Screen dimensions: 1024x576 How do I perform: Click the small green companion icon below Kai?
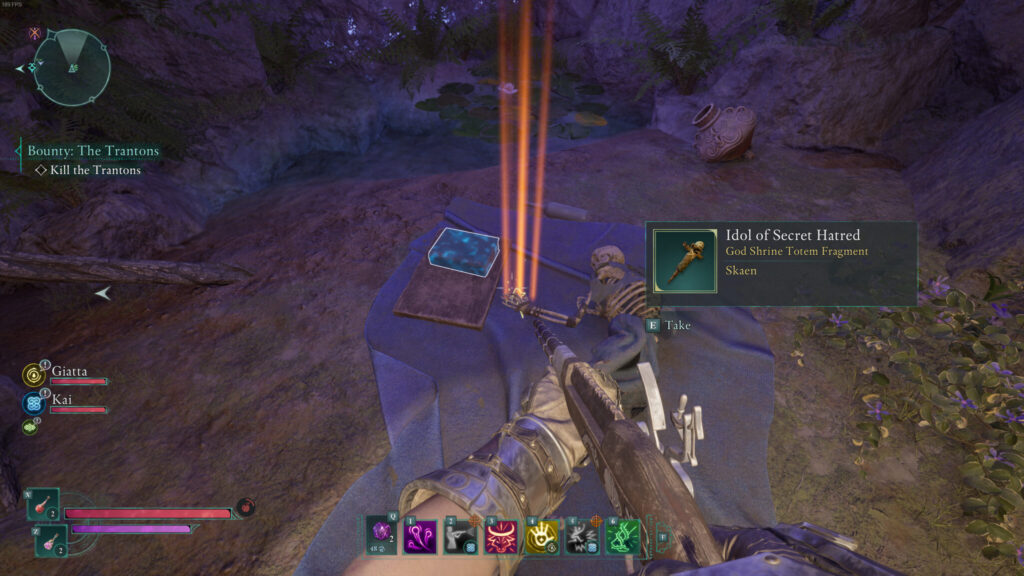[31, 427]
